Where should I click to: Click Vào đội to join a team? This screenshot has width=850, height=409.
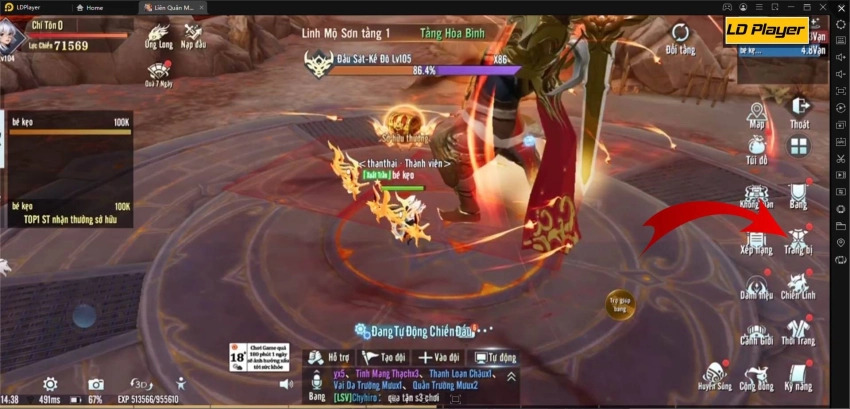(440, 357)
